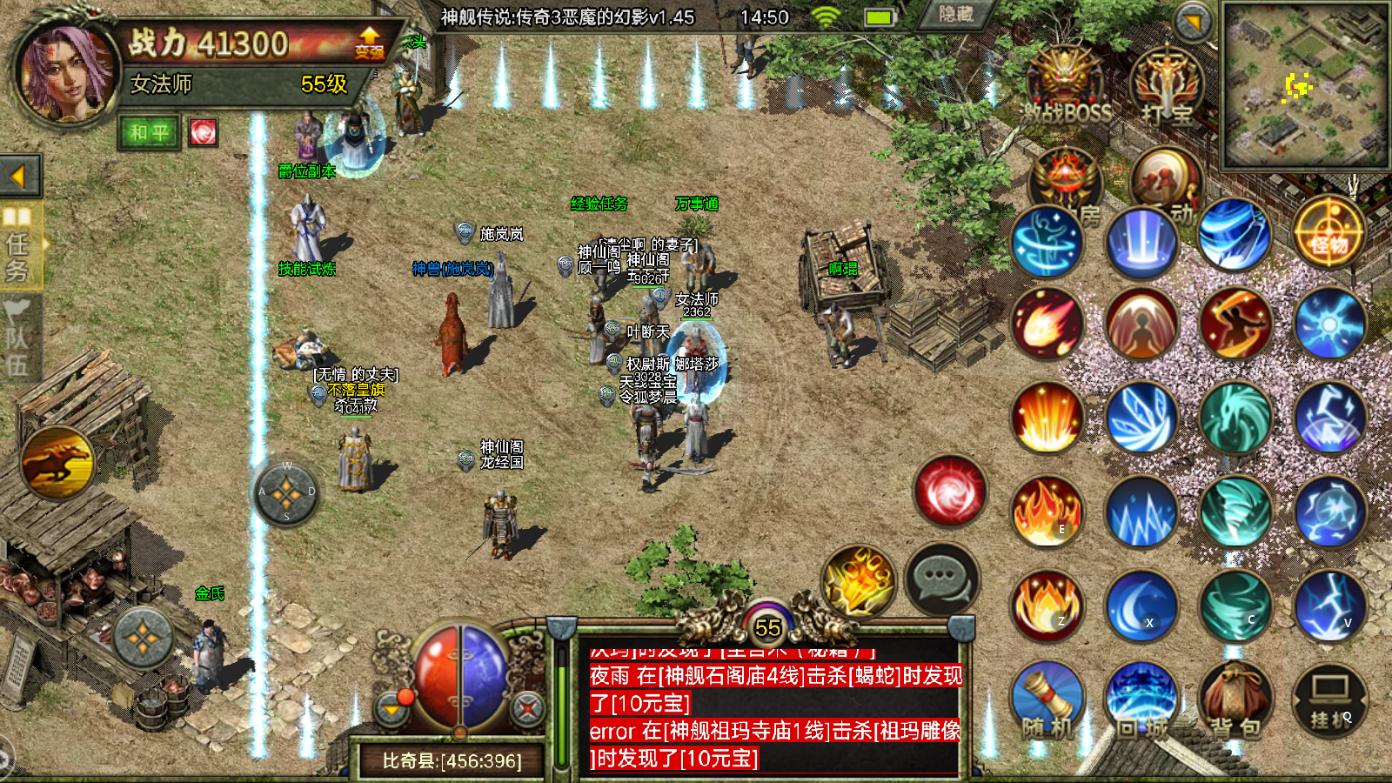Viewport: 1392px width, 783px height.
Task: Switch to the 队伍 team tab
Action: click(20, 335)
